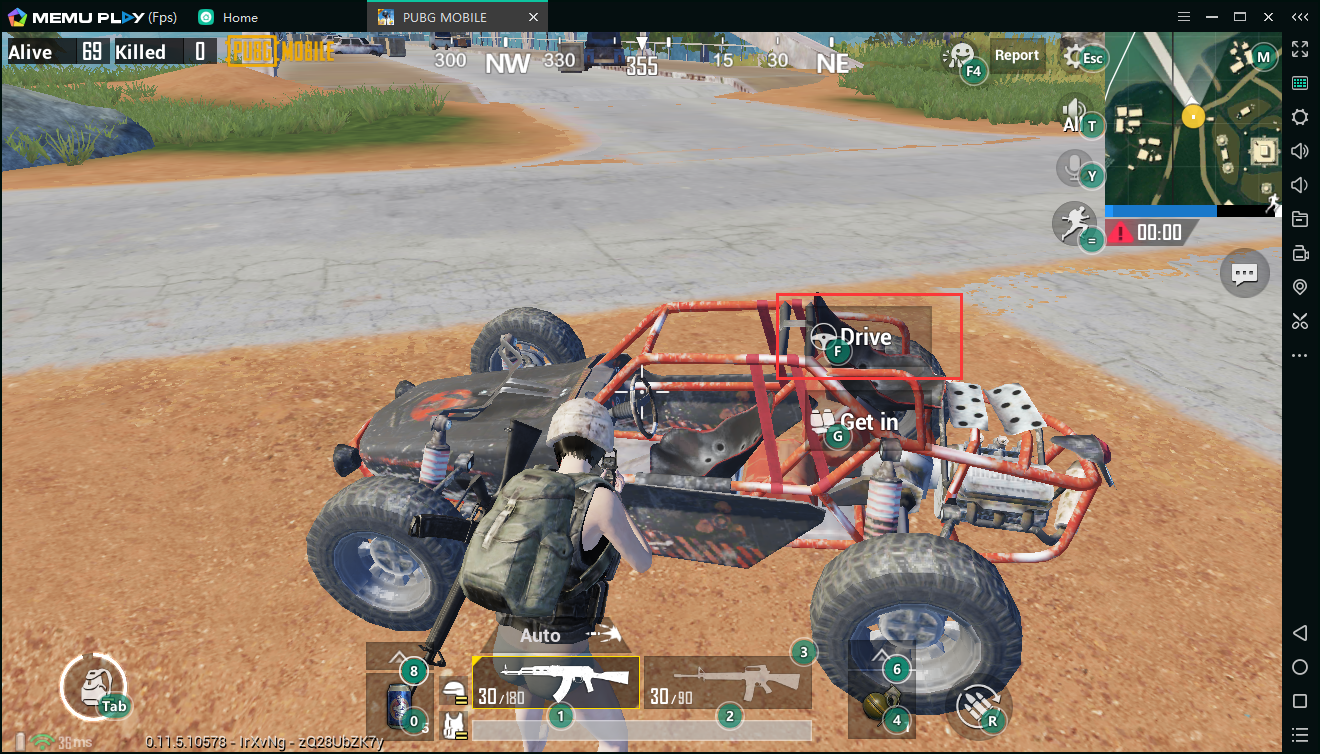Open the chat bubble icon
The width and height of the screenshot is (1320, 754).
1244,273
